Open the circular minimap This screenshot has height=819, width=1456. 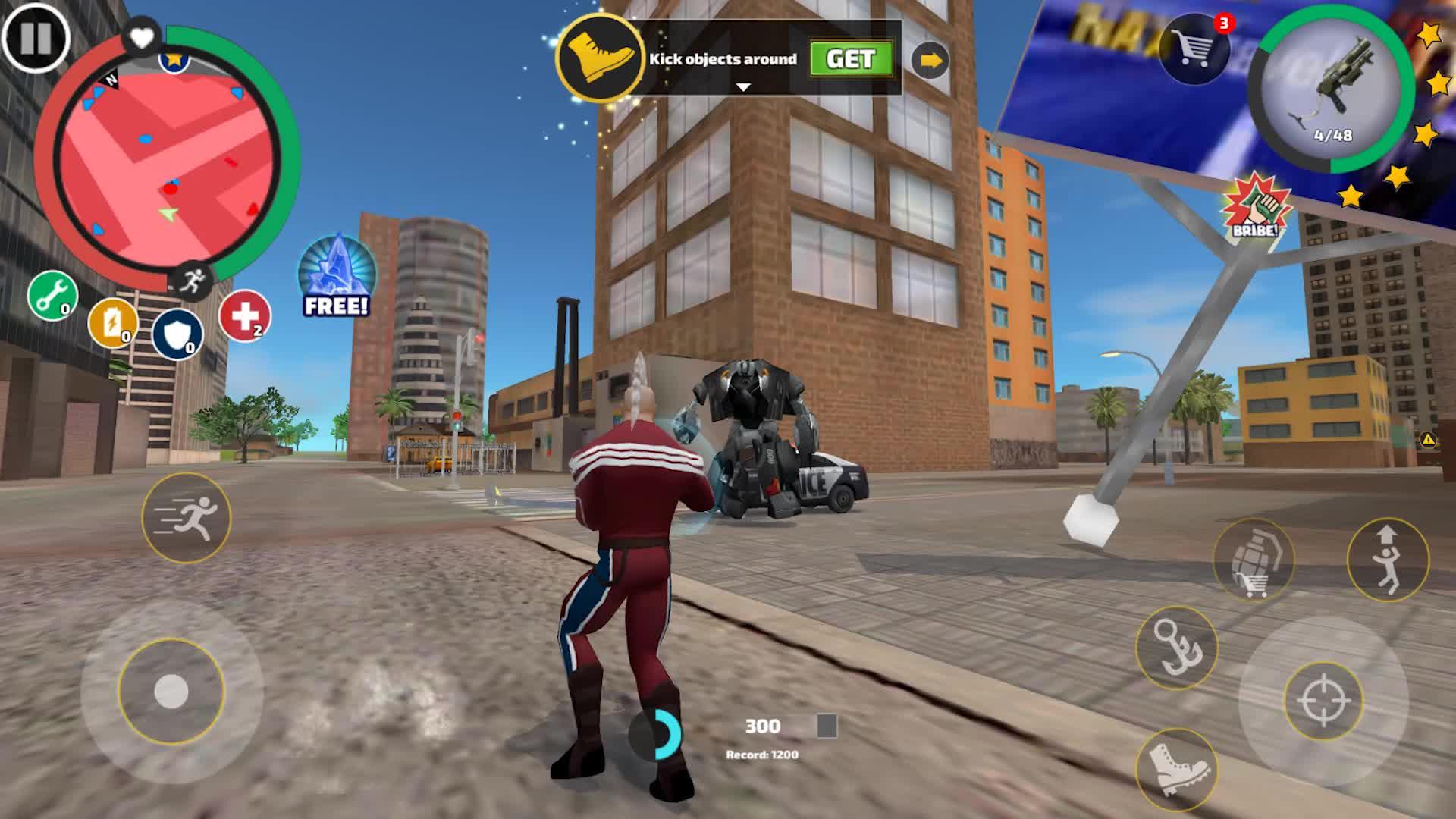pyautogui.click(x=168, y=161)
